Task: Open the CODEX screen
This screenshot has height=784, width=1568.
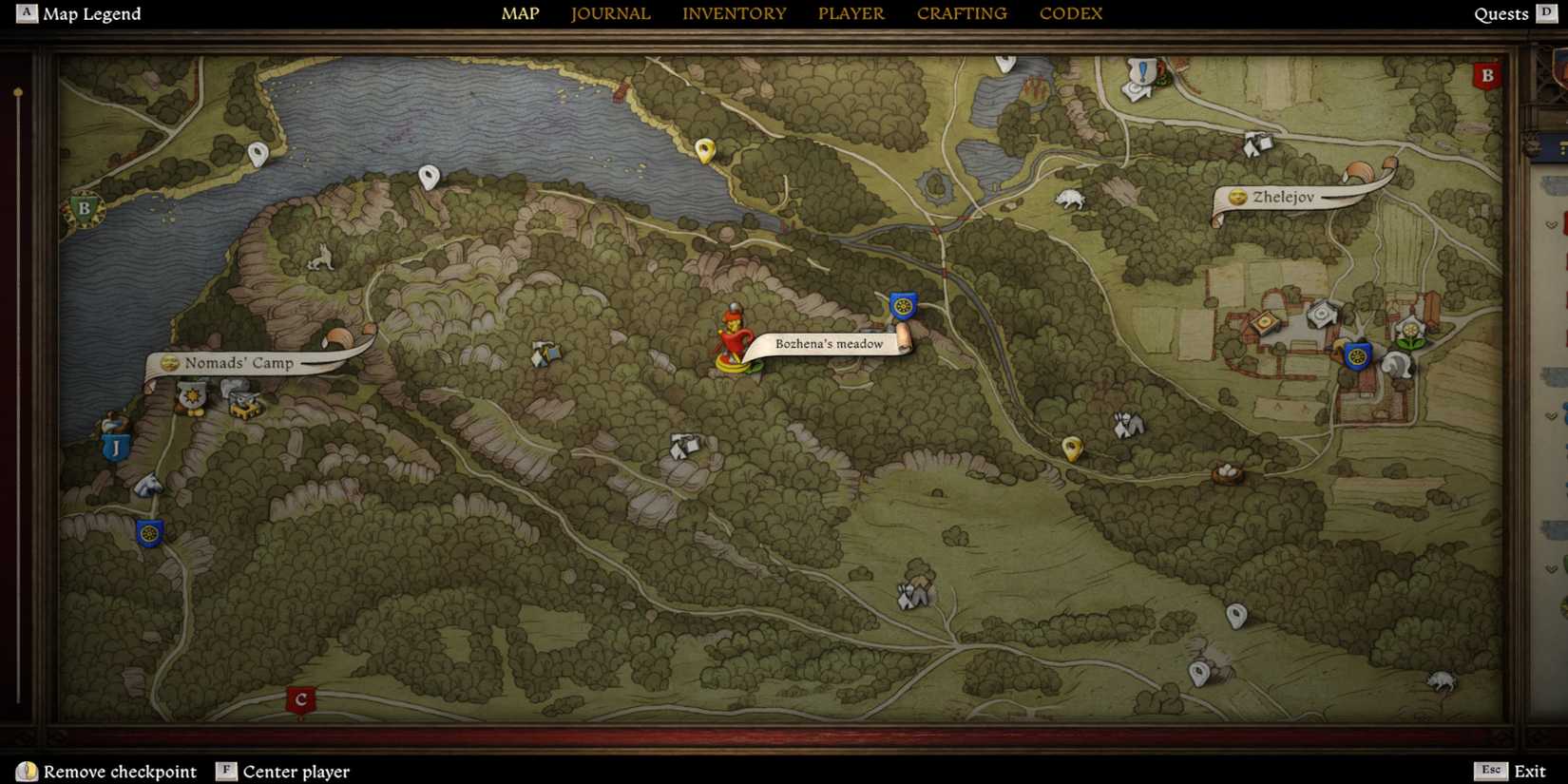Action: click(1070, 13)
